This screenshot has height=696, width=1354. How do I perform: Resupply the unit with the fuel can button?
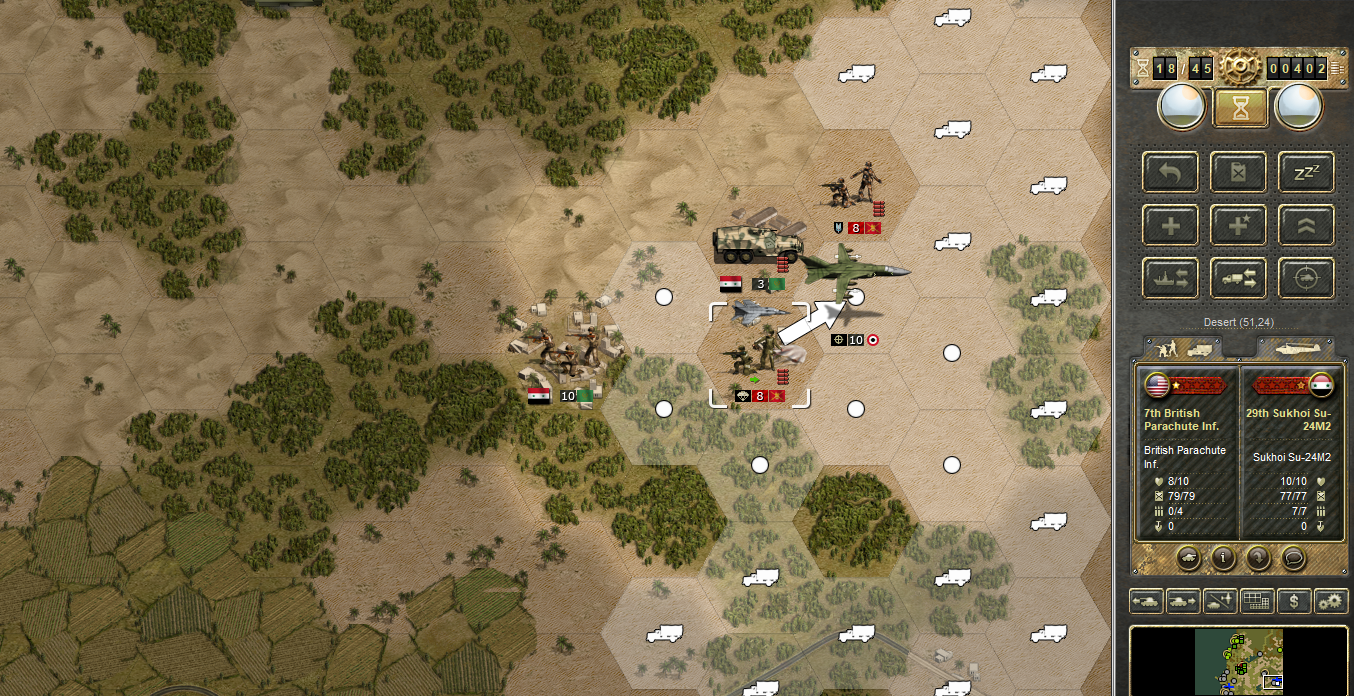coord(1238,172)
